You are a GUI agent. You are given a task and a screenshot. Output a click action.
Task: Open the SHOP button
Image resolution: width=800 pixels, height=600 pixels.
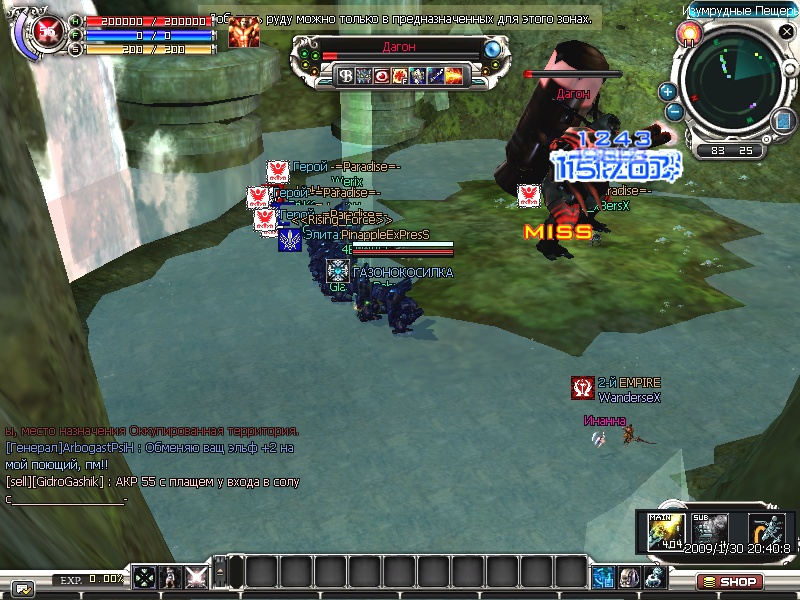click(730, 581)
